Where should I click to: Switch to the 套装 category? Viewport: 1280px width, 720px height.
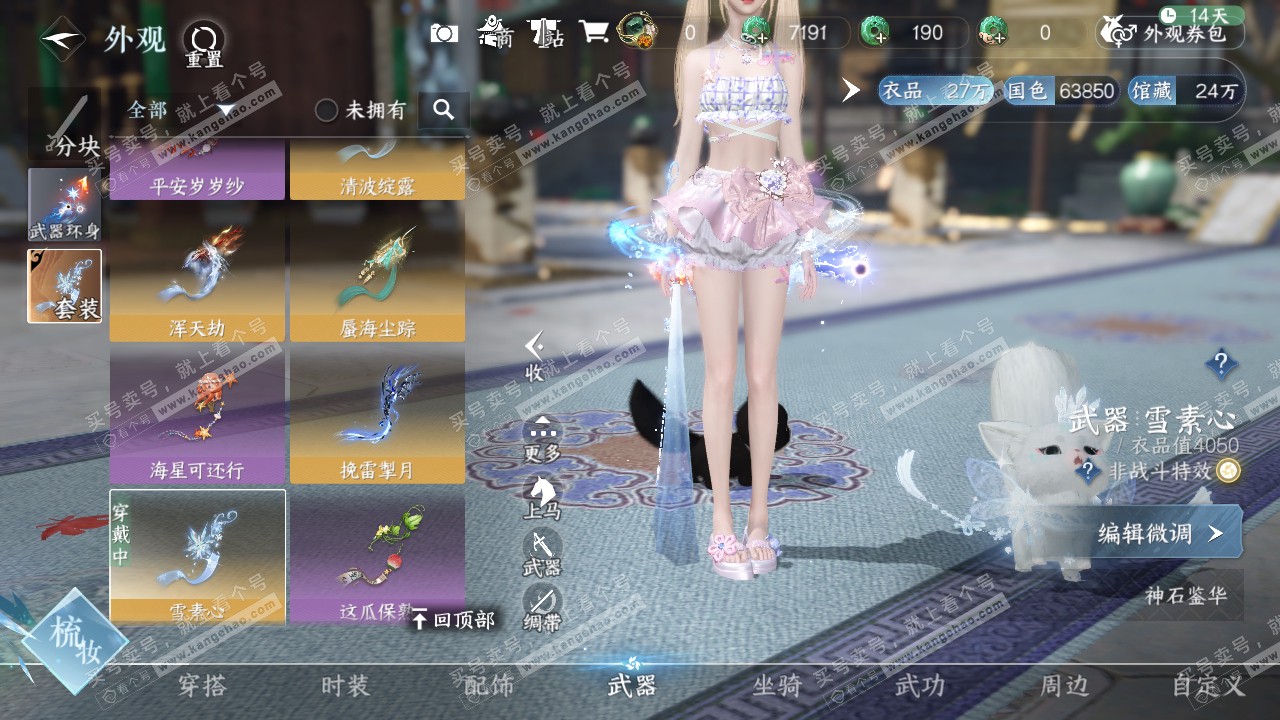point(65,286)
